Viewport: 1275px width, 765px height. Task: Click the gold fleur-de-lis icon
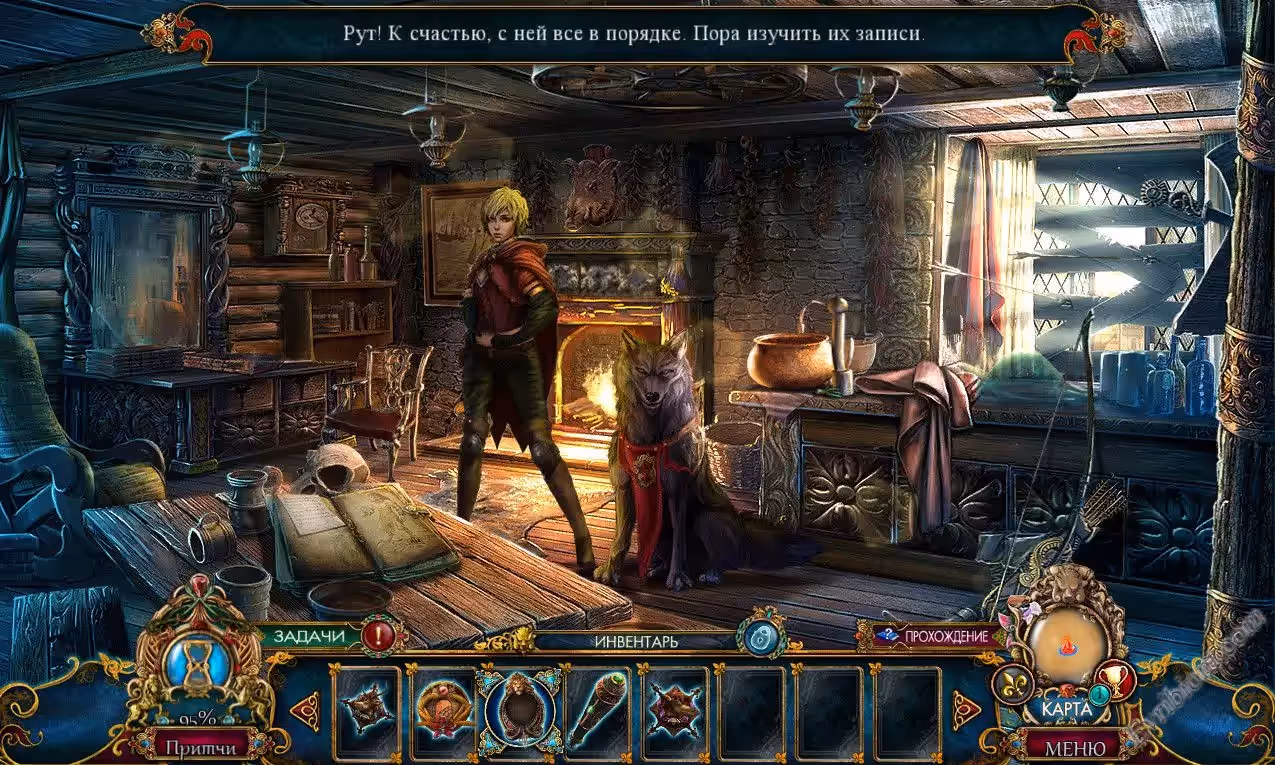coord(1010,684)
